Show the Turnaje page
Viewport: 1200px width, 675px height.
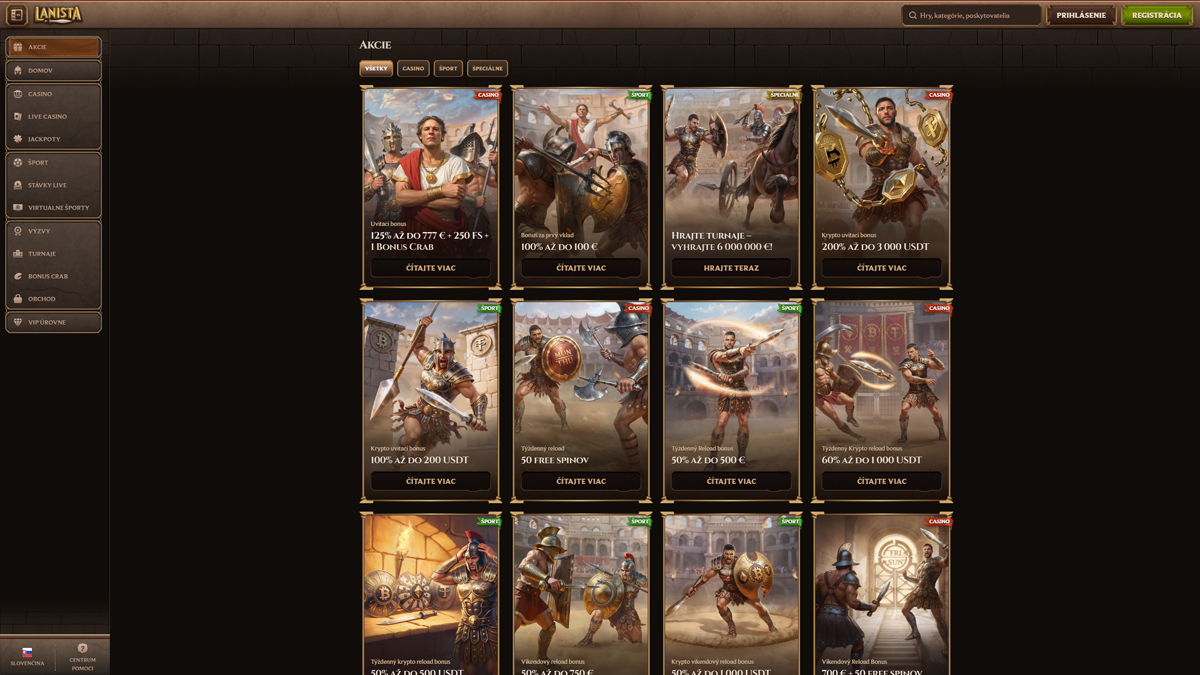click(53, 254)
